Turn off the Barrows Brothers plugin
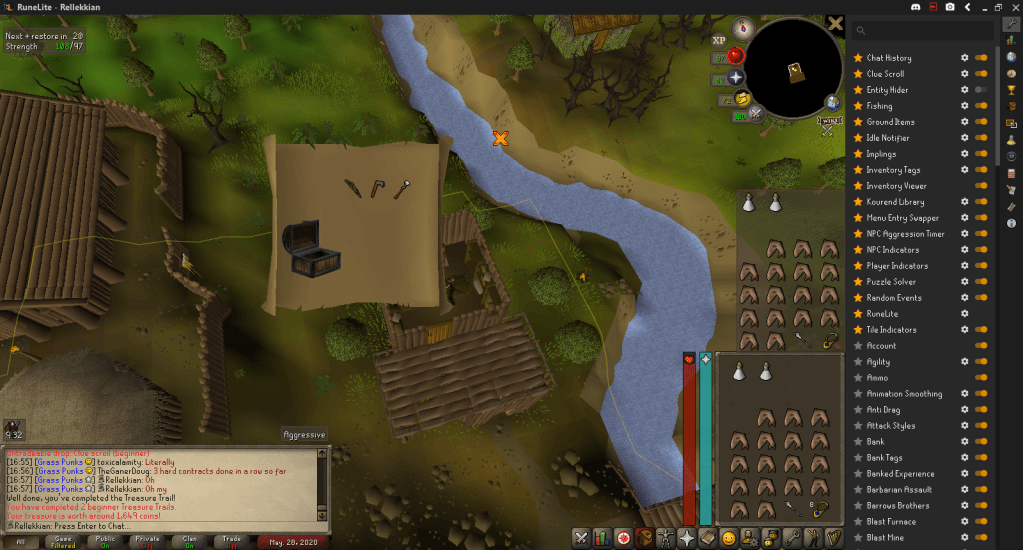The image size is (1023, 550). [x=981, y=506]
